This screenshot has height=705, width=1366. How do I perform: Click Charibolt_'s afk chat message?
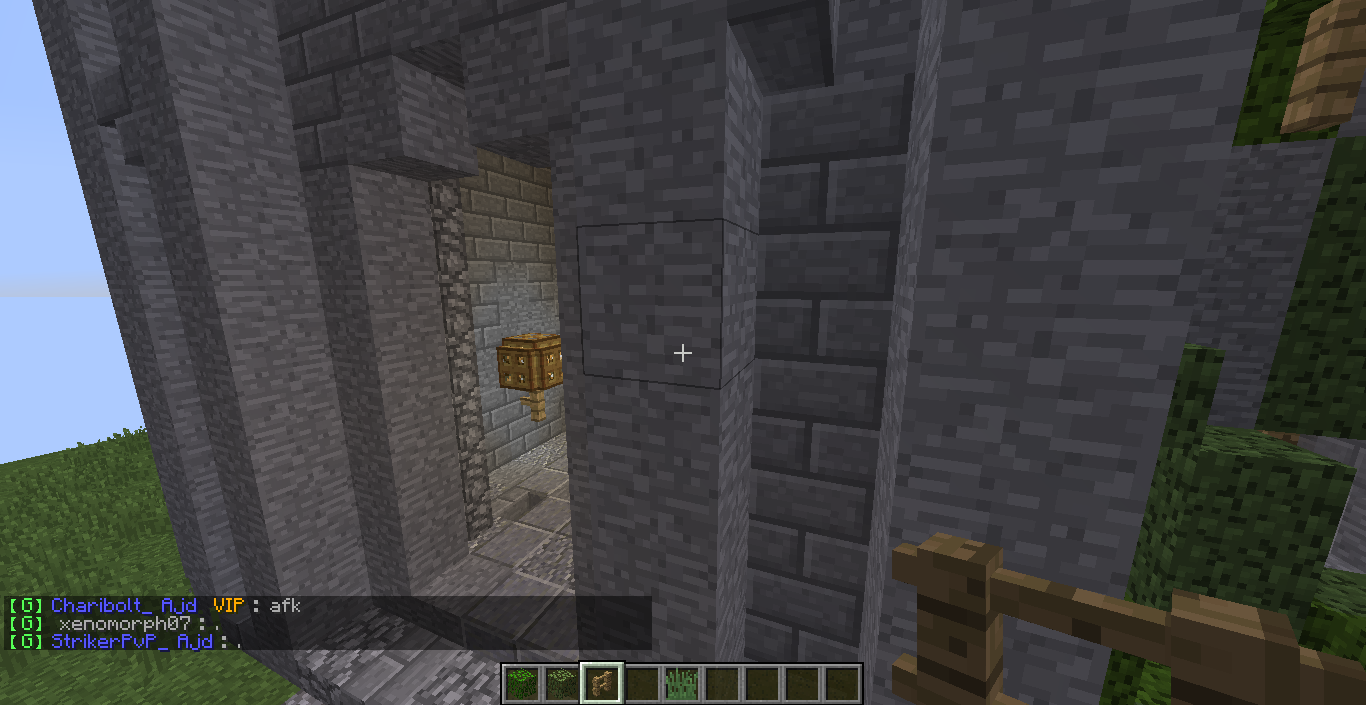point(285,605)
